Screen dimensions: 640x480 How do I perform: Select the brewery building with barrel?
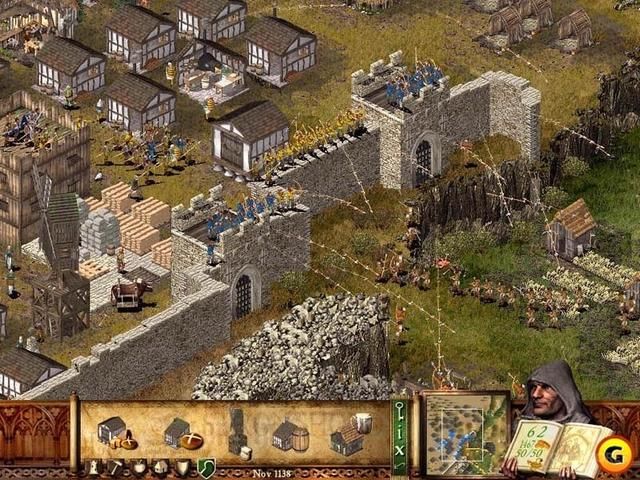point(290,435)
